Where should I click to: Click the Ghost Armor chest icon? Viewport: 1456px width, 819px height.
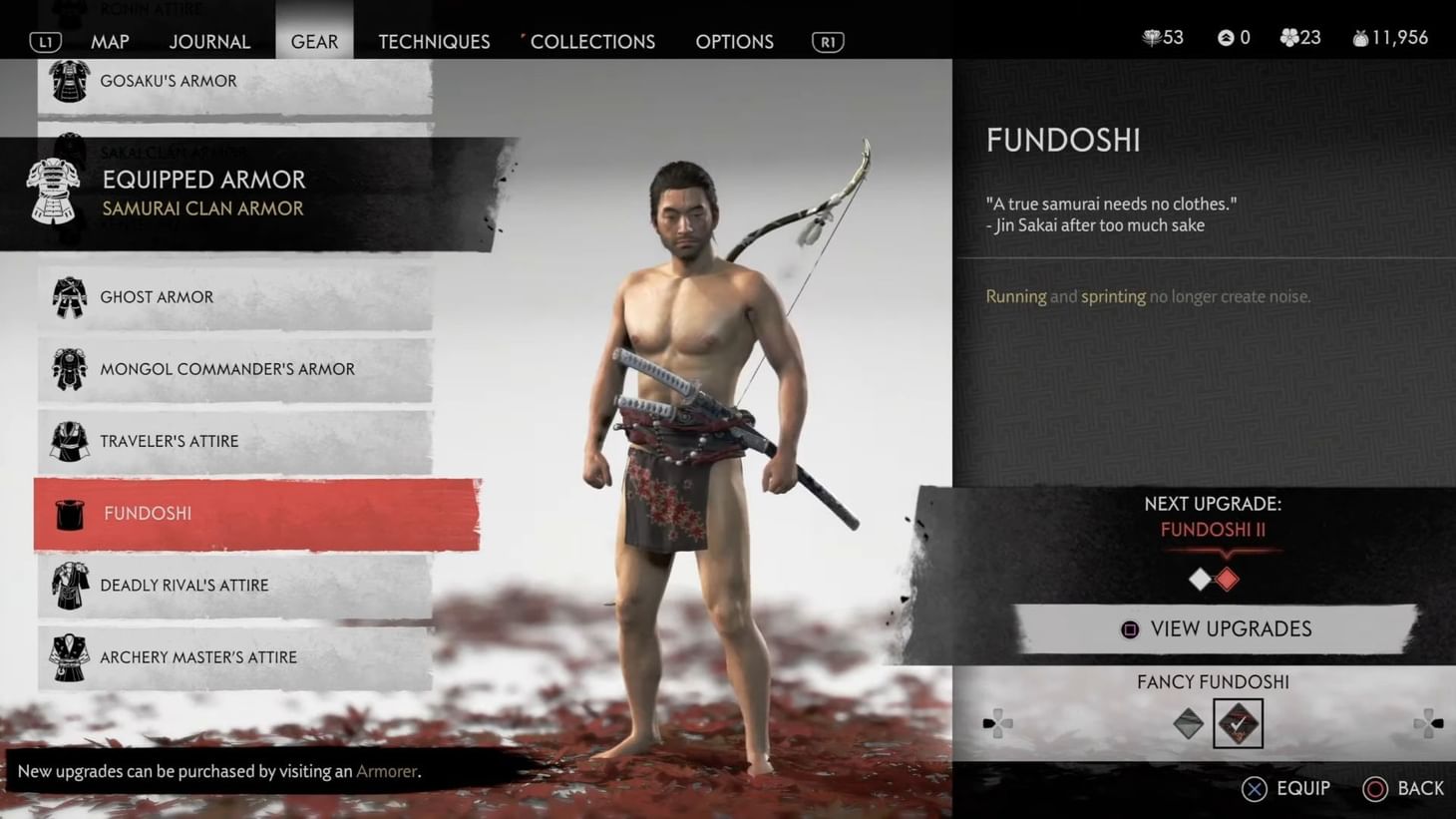(x=68, y=296)
